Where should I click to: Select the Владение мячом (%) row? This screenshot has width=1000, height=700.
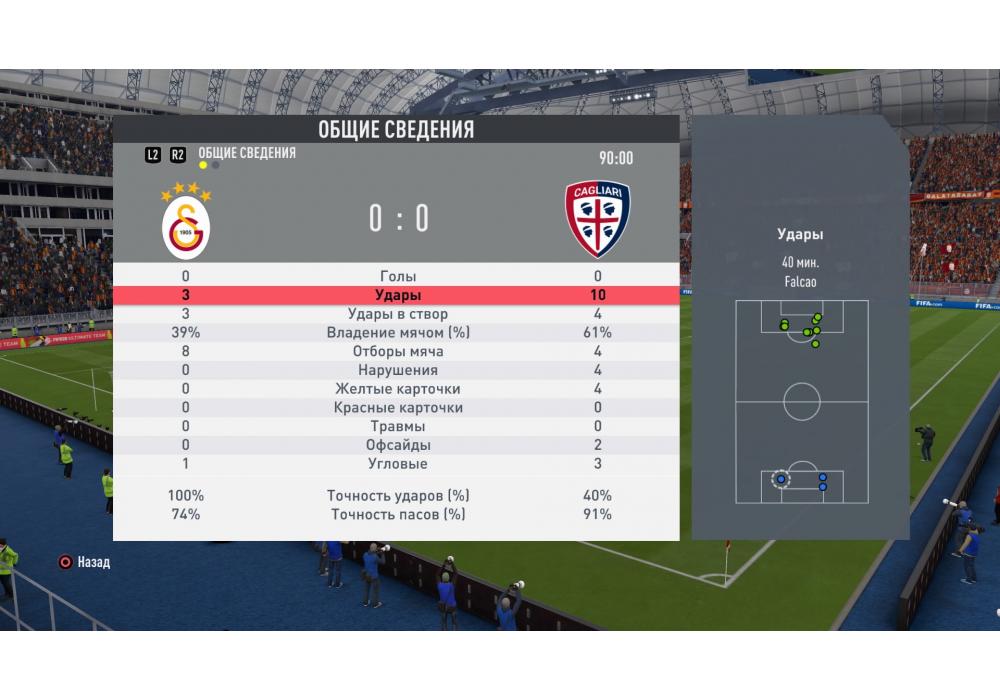(398, 333)
